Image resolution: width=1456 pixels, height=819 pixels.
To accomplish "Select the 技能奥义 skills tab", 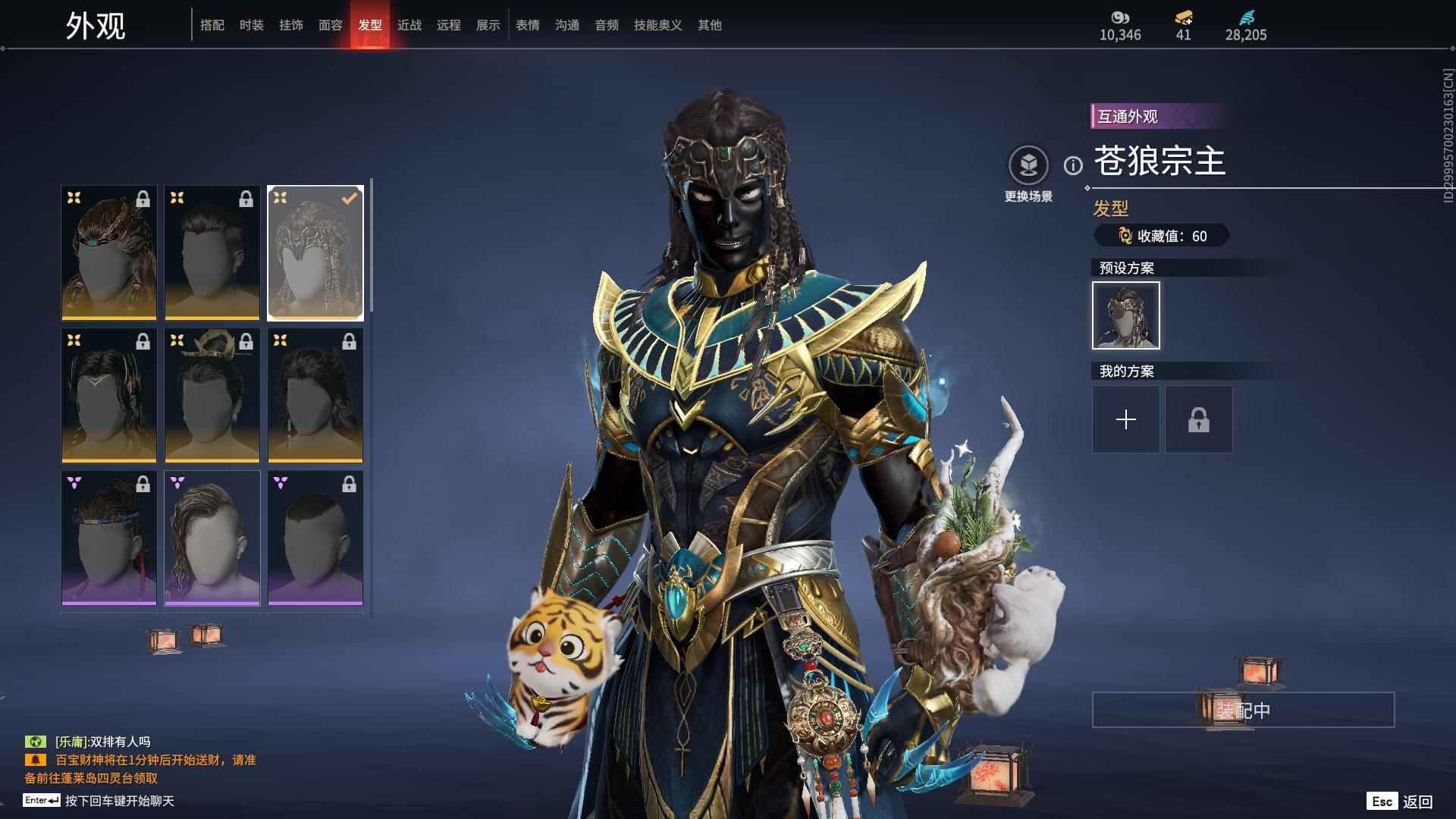I will pyautogui.click(x=658, y=25).
